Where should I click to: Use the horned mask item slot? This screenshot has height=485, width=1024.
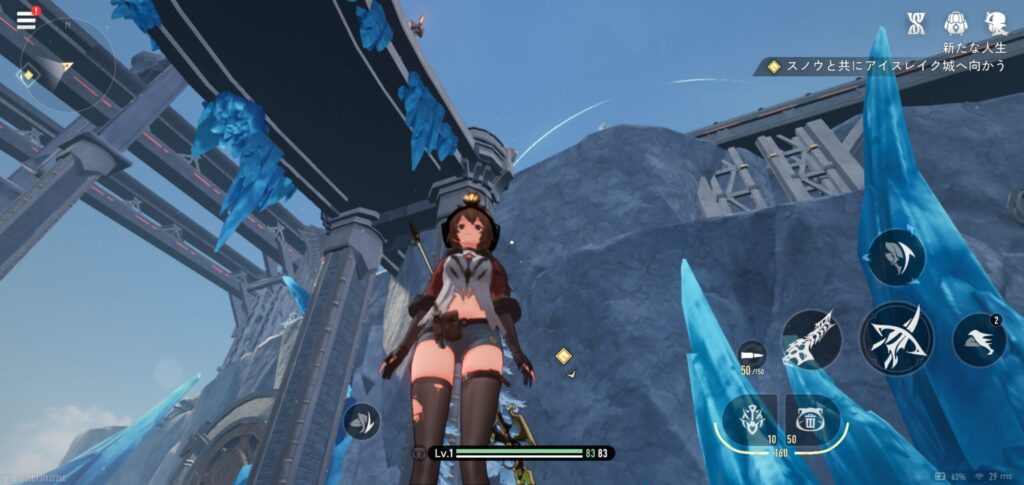pos(750,419)
